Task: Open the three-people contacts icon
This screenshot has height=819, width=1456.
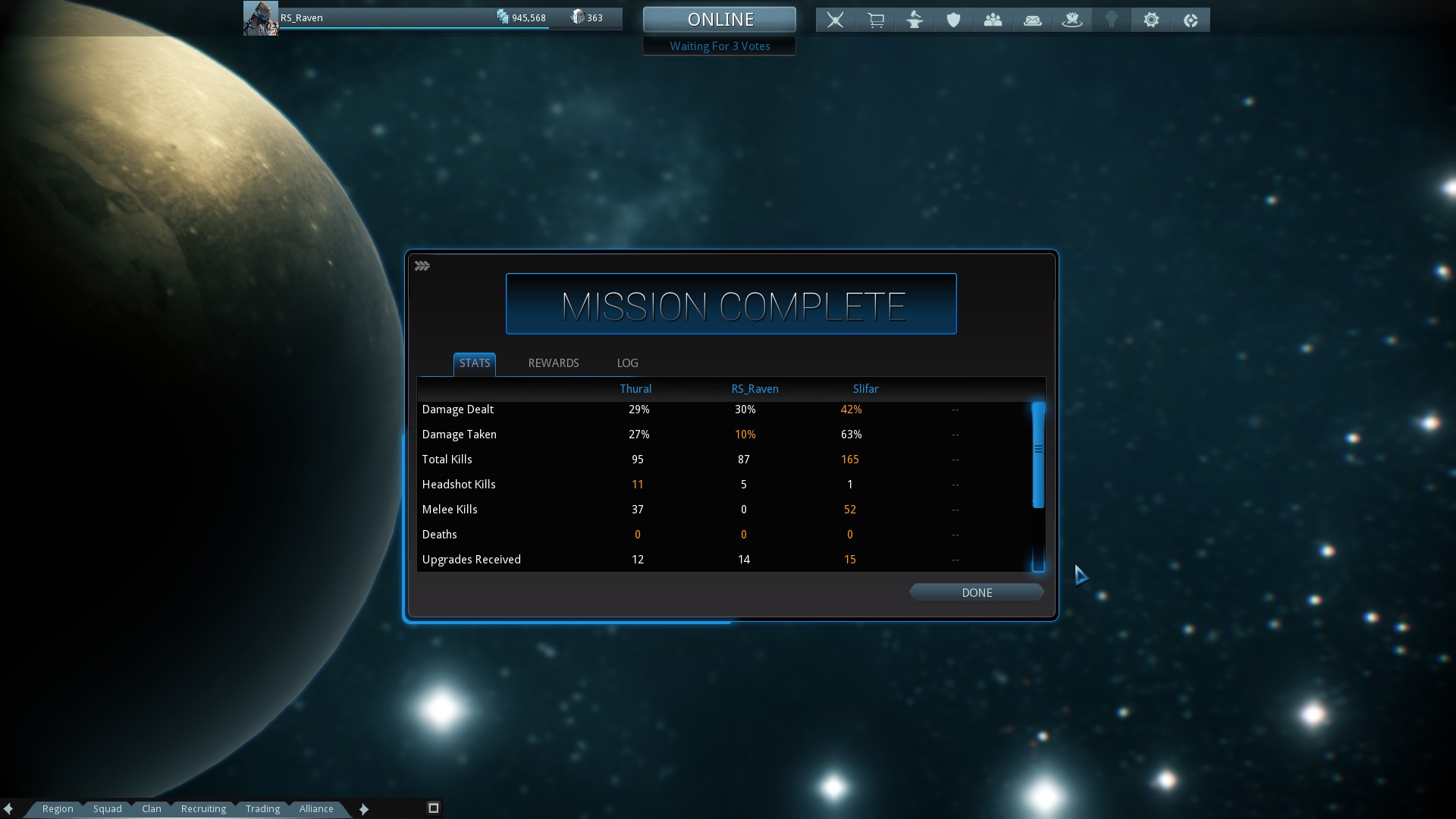Action: (x=993, y=20)
